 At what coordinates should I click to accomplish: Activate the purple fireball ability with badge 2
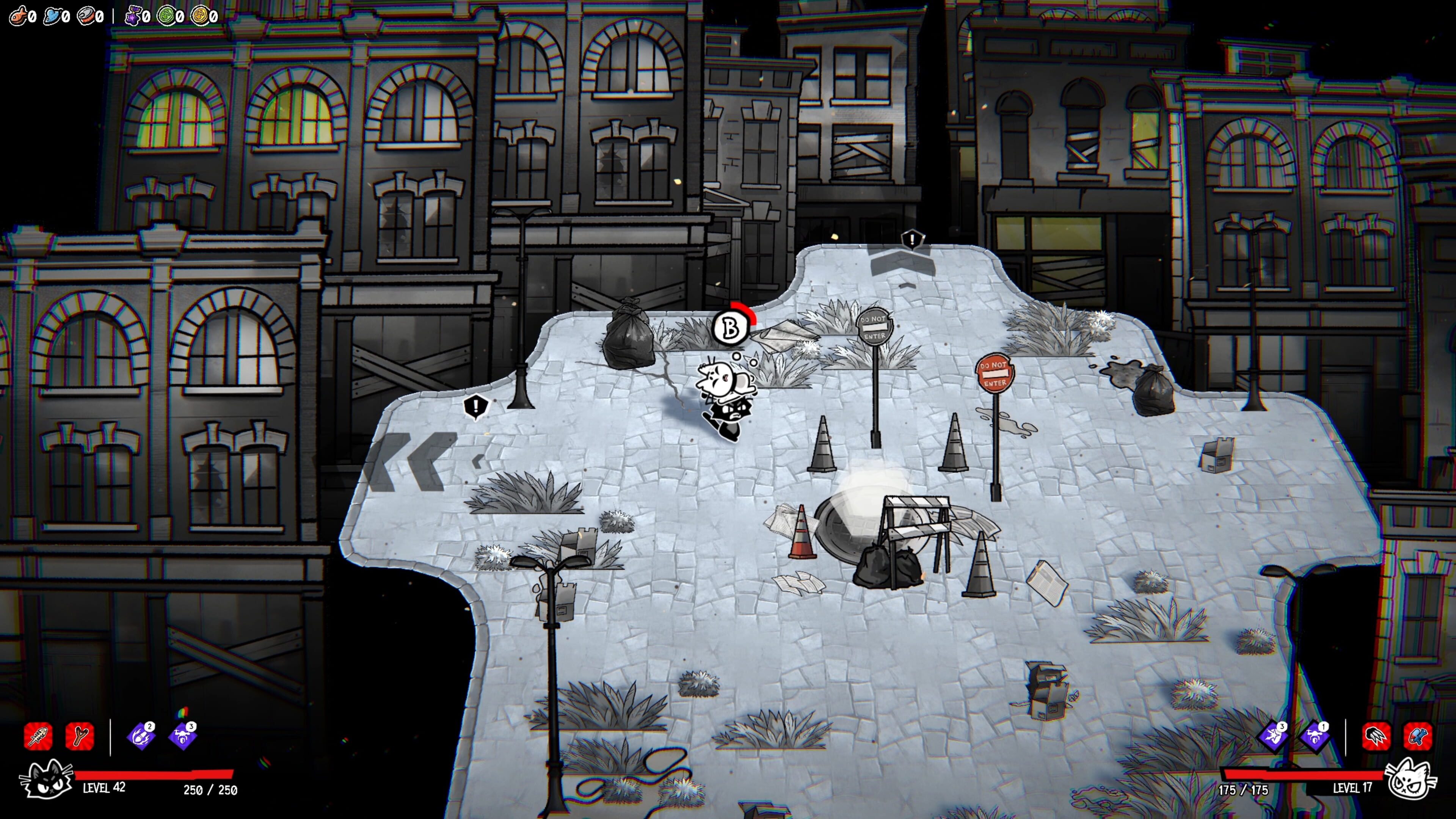point(141,736)
